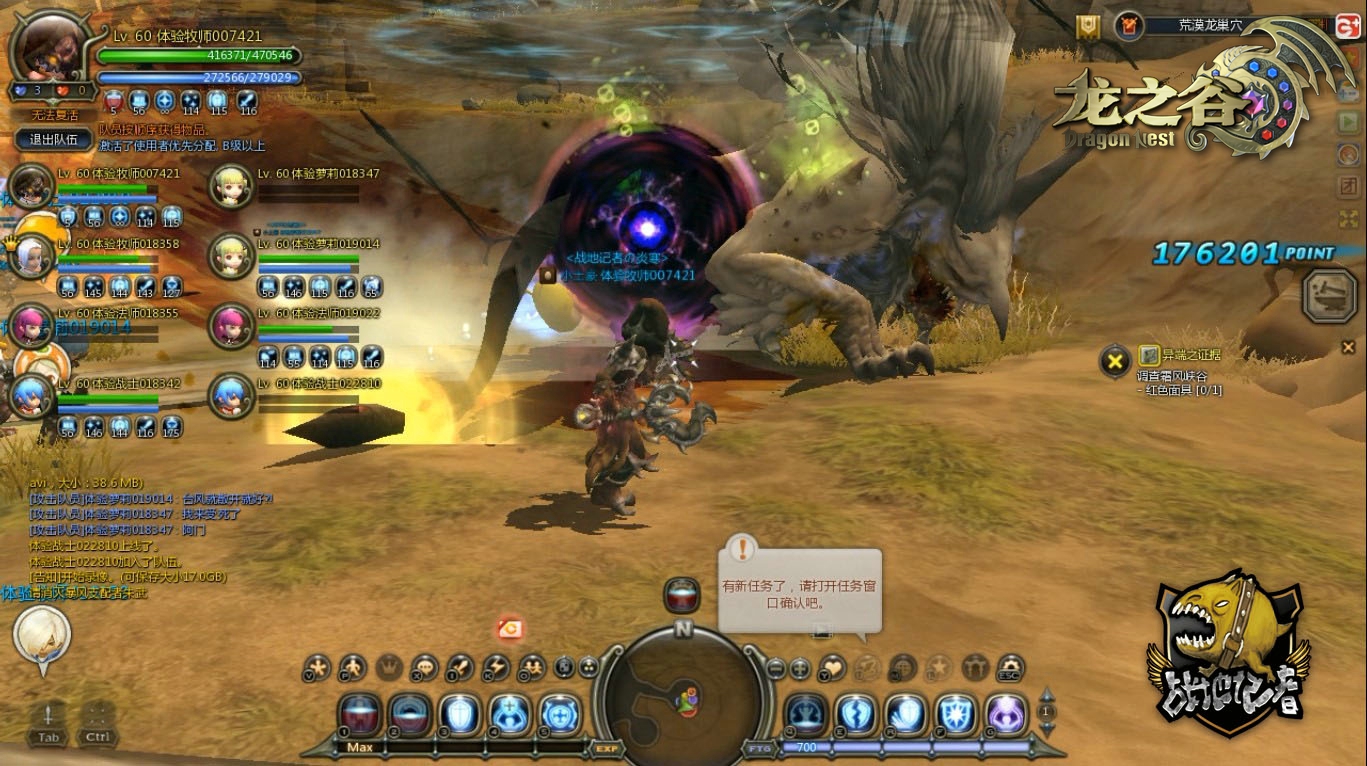Open your own character portrait
This screenshot has height=766, width=1367.
(x=48, y=47)
